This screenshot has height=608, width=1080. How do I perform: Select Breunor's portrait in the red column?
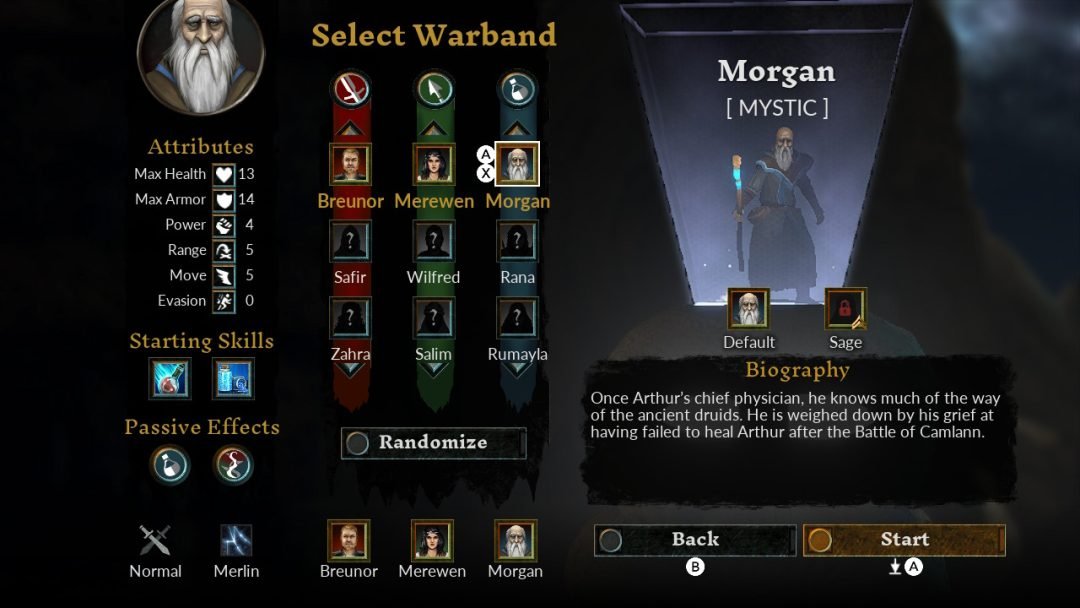point(350,164)
